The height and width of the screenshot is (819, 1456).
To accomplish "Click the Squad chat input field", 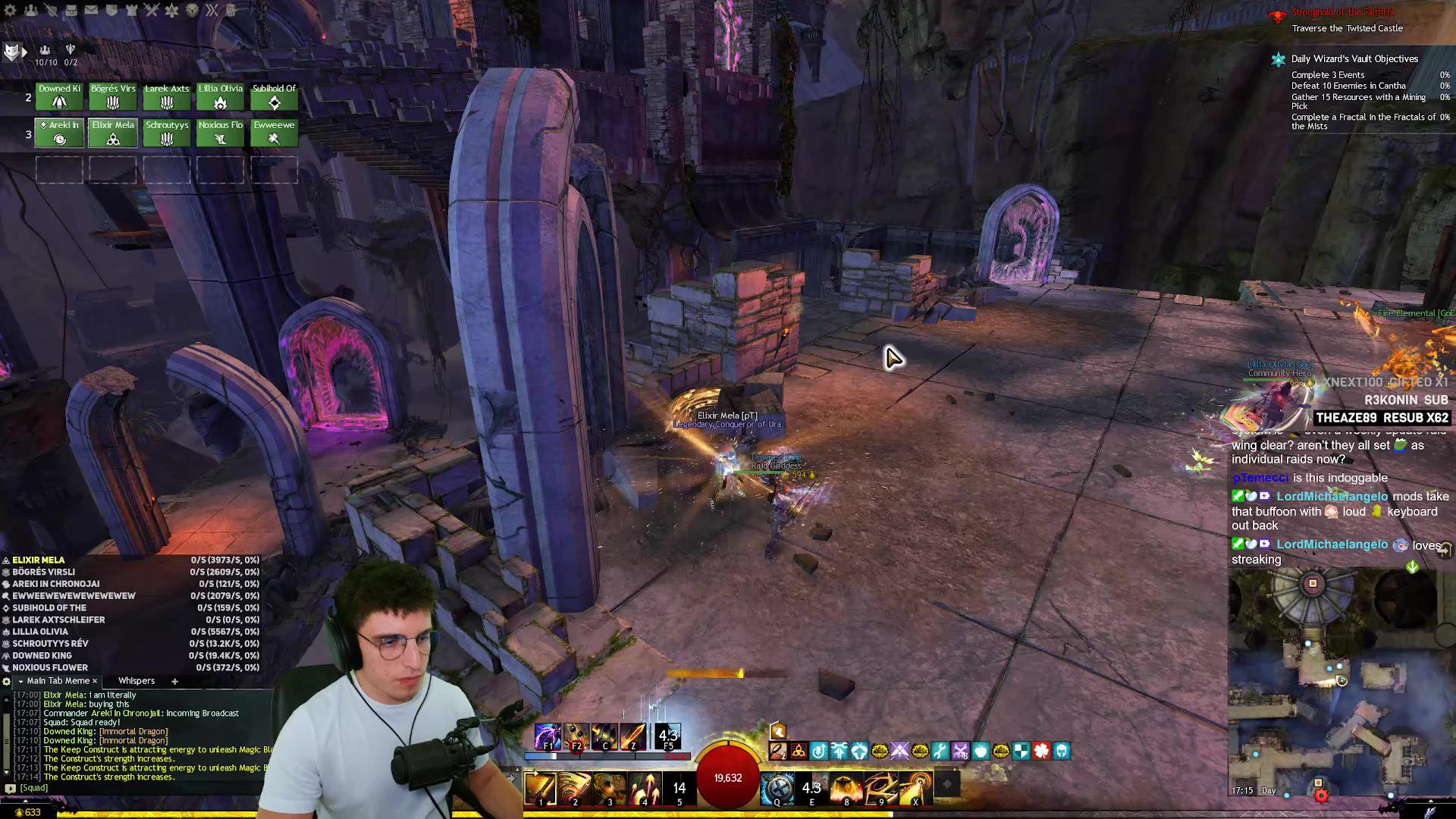I will point(136,788).
